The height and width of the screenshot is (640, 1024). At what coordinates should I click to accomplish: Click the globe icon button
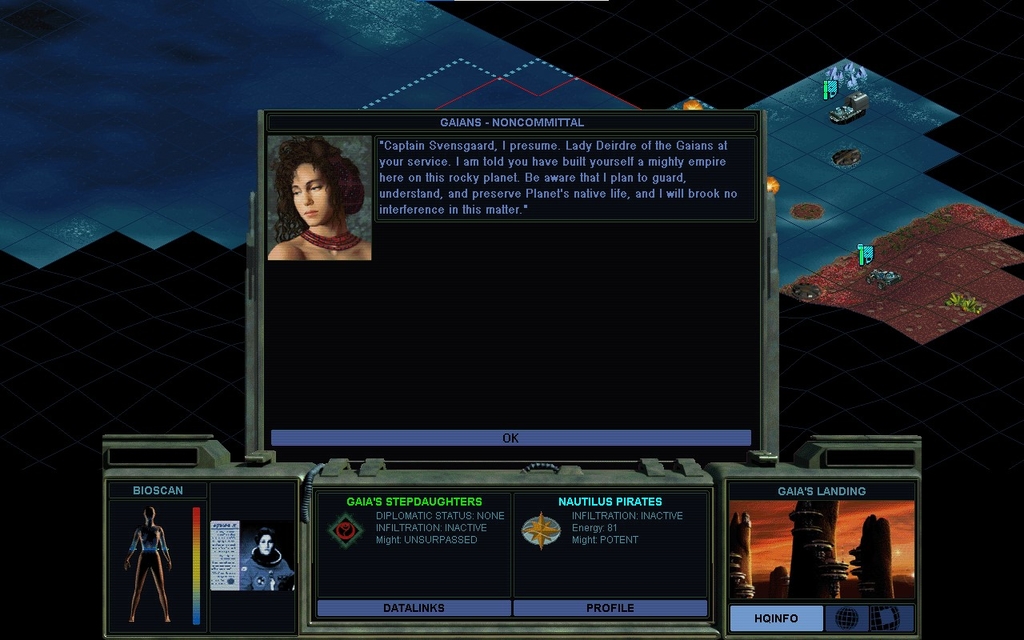coord(846,618)
